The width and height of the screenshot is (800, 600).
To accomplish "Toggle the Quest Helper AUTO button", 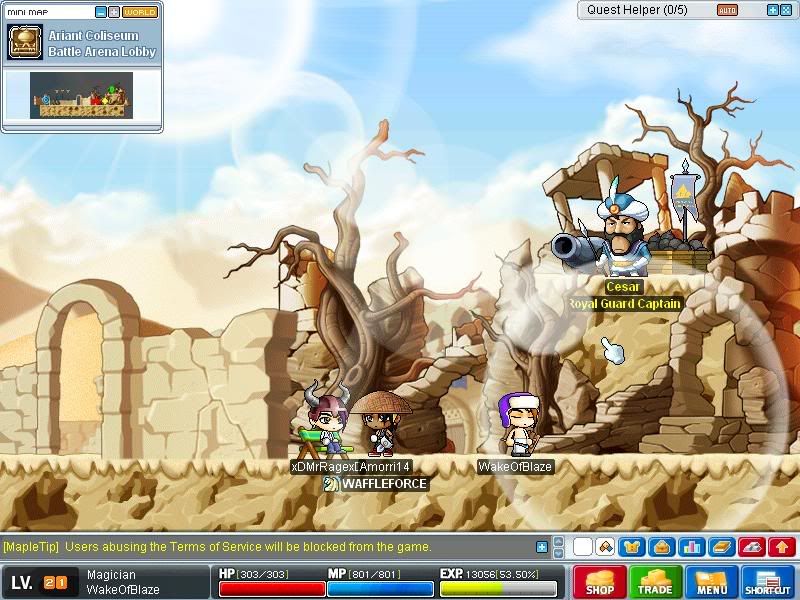I will click(727, 10).
